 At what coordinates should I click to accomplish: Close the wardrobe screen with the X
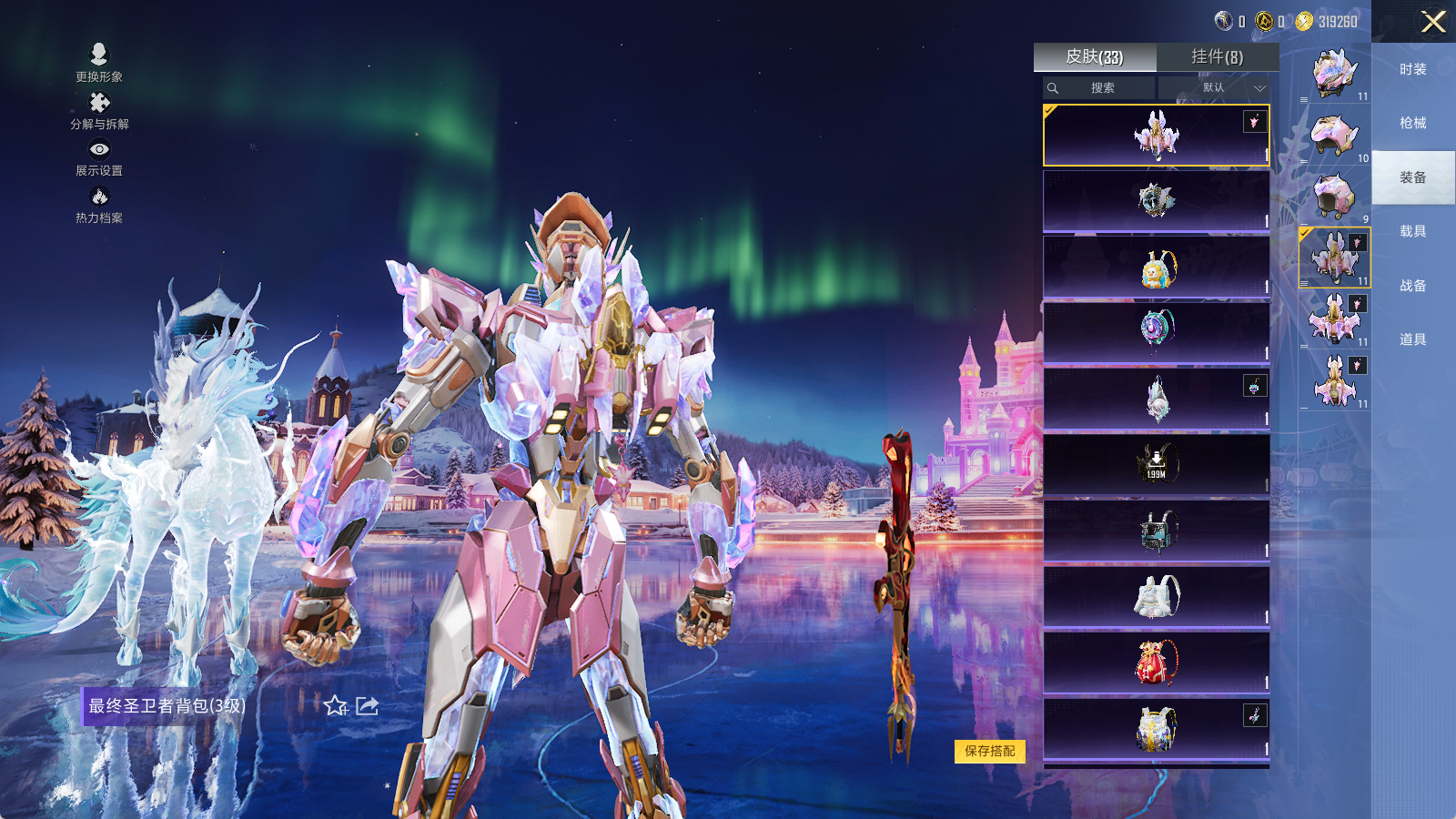pos(1433,22)
